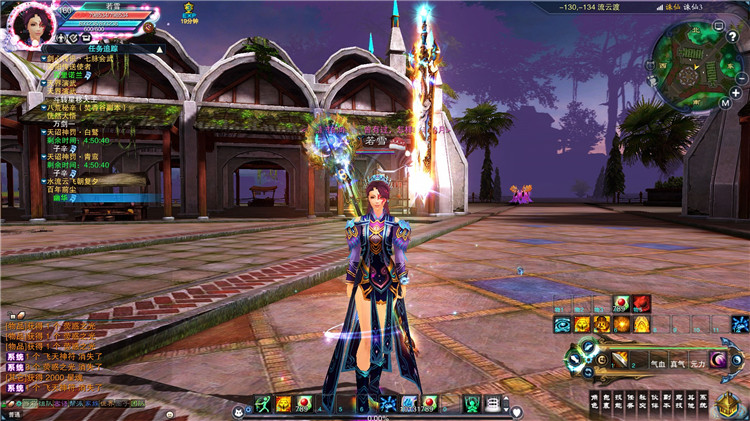The height and width of the screenshot is (421, 750).
Task: Select the 气血 slot on the skill bar
Action: pos(657,365)
